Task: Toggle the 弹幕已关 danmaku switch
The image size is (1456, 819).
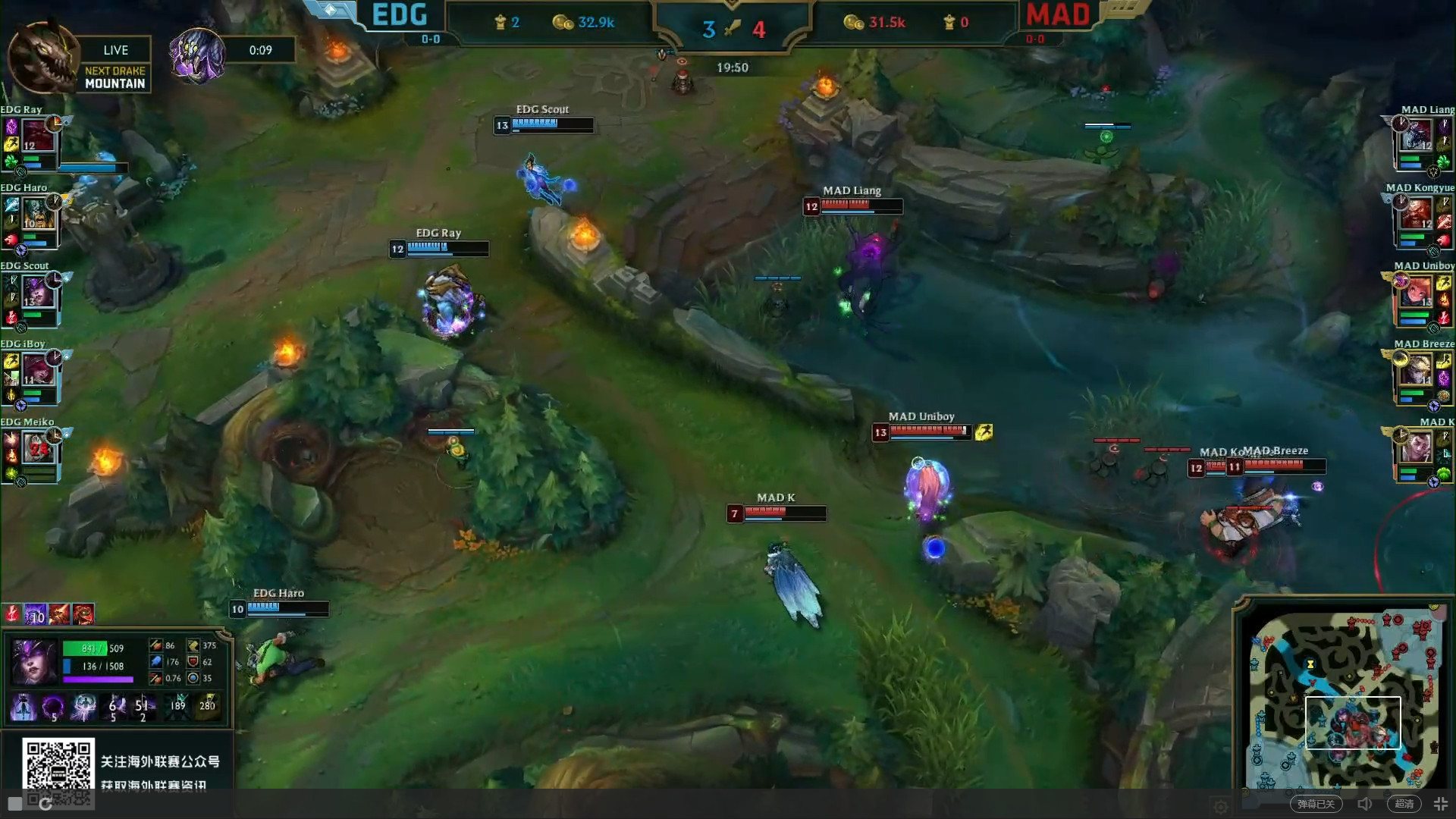Action: 1318,804
